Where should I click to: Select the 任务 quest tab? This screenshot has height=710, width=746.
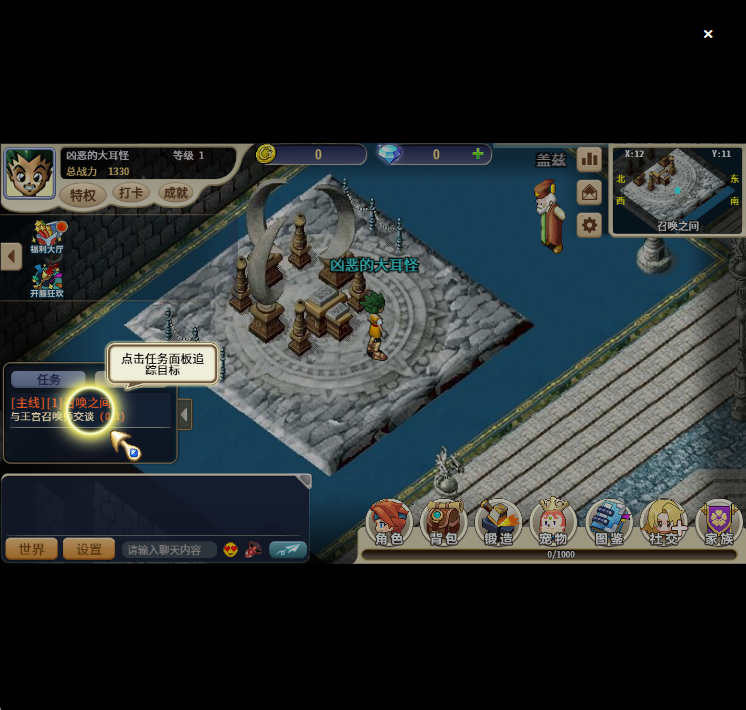point(48,379)
